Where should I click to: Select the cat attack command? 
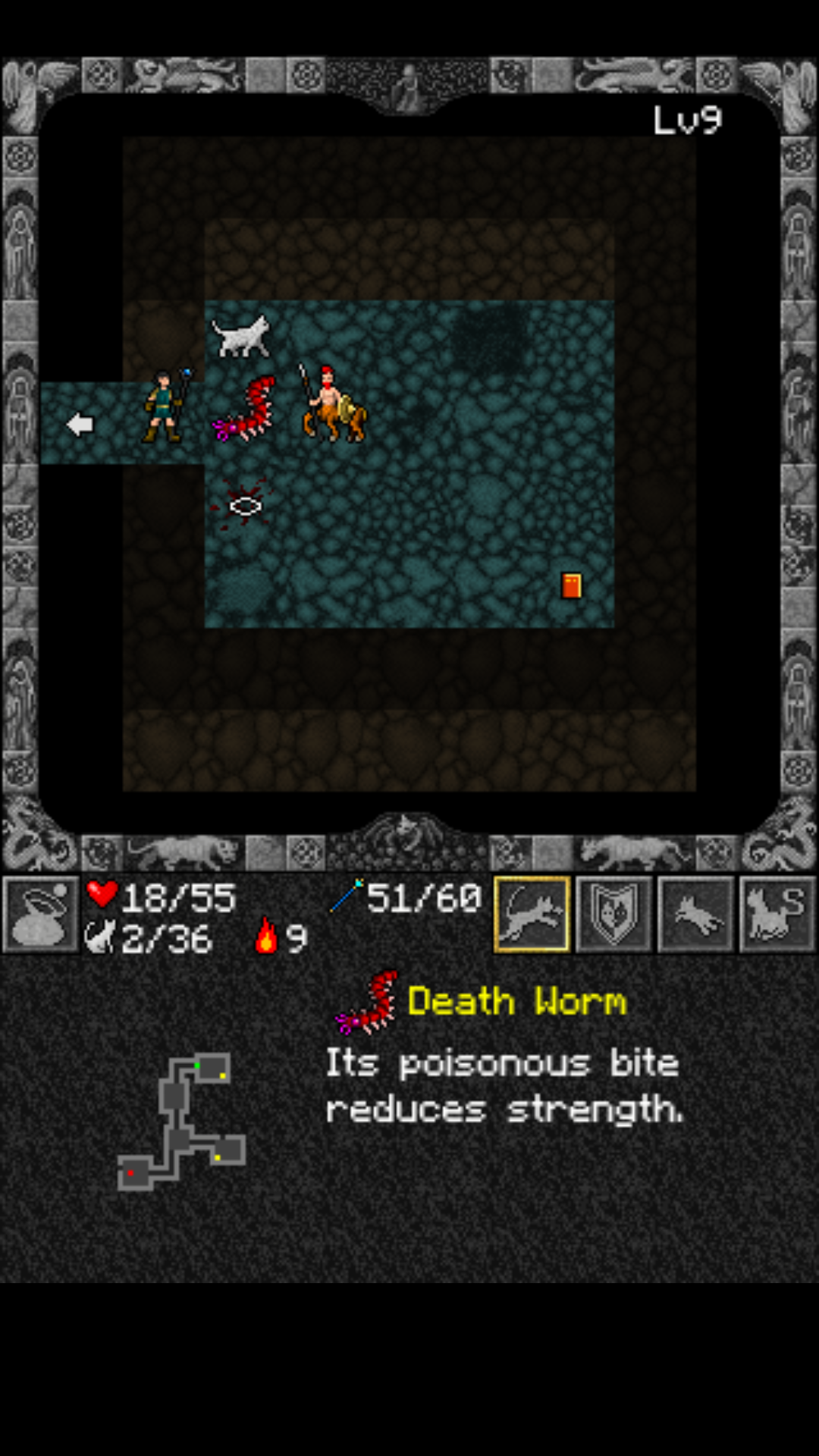532,915
